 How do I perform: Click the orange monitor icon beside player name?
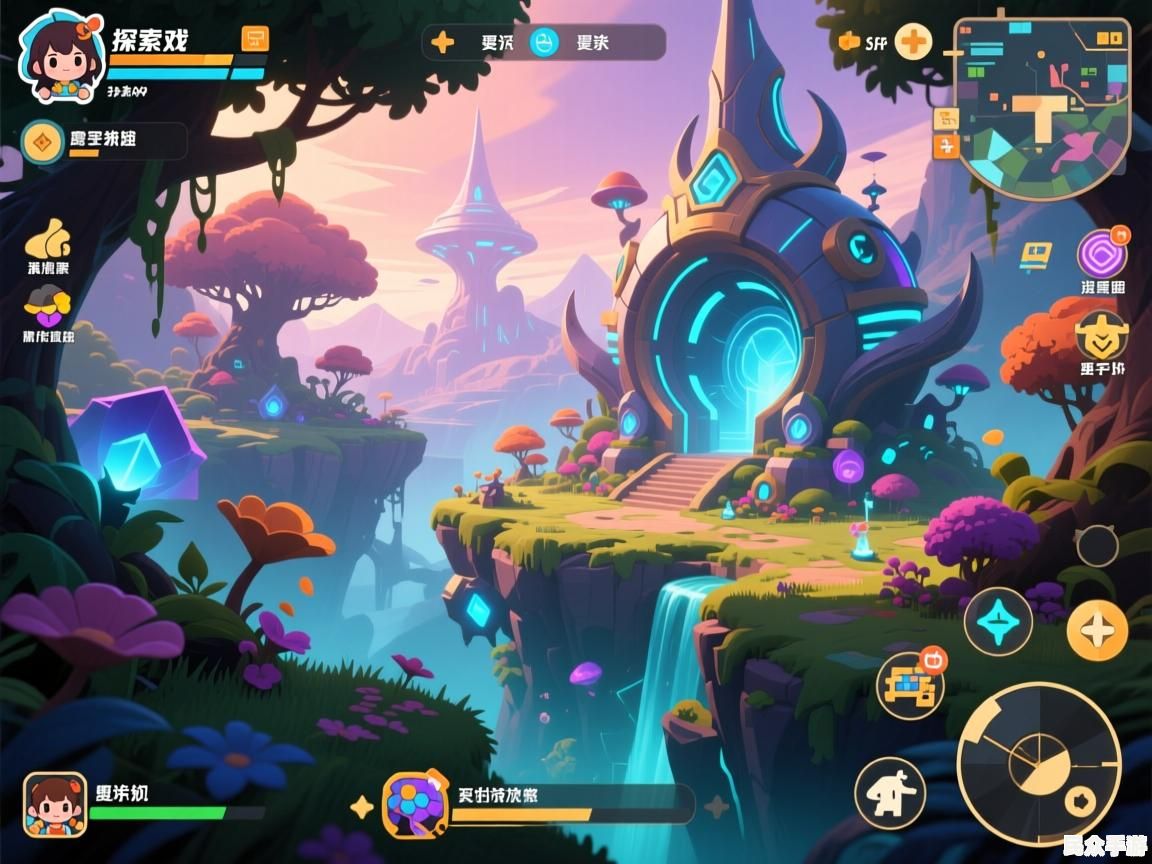[255, 39]
